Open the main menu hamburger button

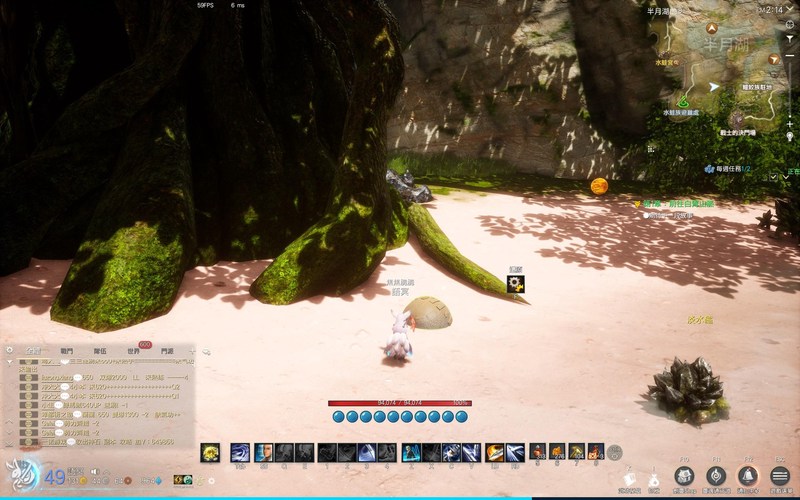779,476
